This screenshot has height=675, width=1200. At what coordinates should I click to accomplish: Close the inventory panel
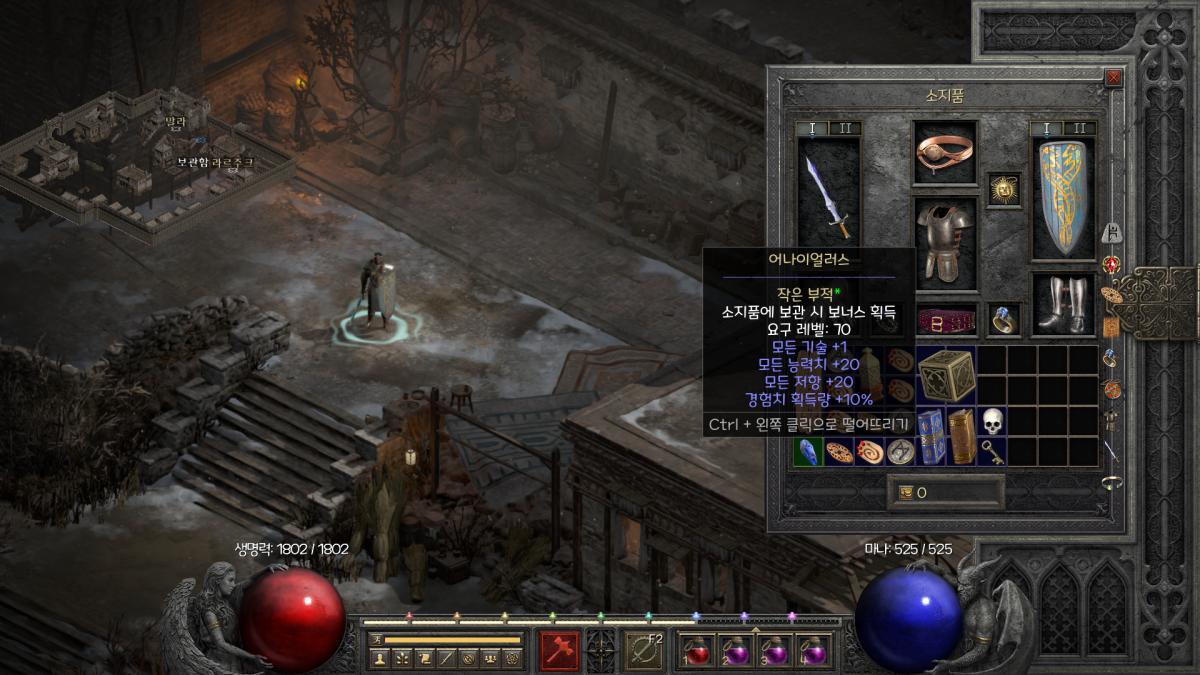pos(1114,77)
